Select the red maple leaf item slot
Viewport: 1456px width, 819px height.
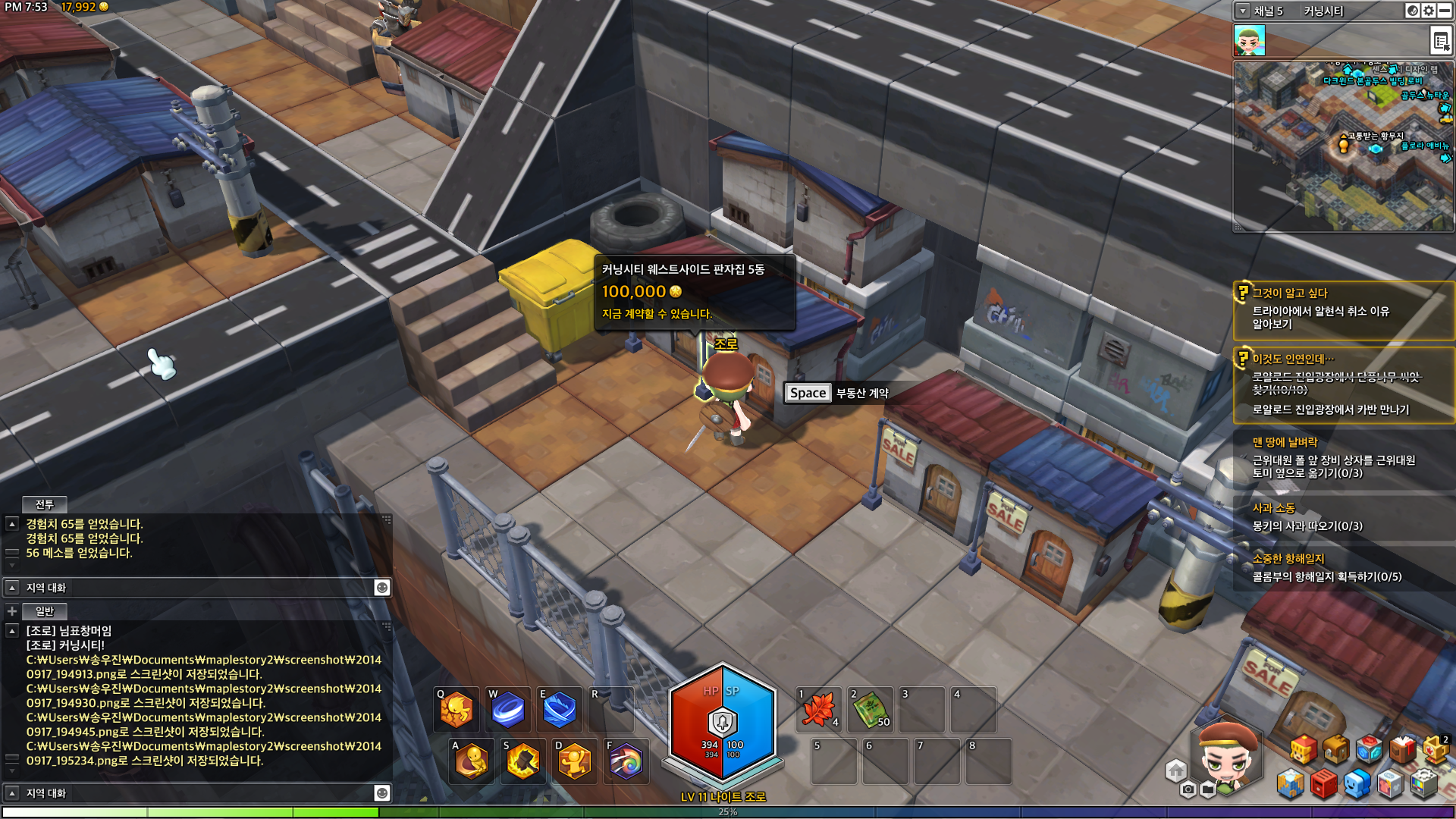click(819, 710)
